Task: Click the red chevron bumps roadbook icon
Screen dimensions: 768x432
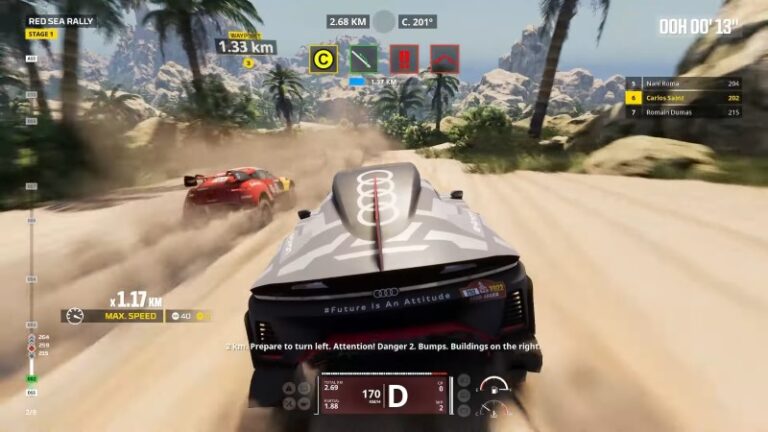Action: (x=444, y=59)
